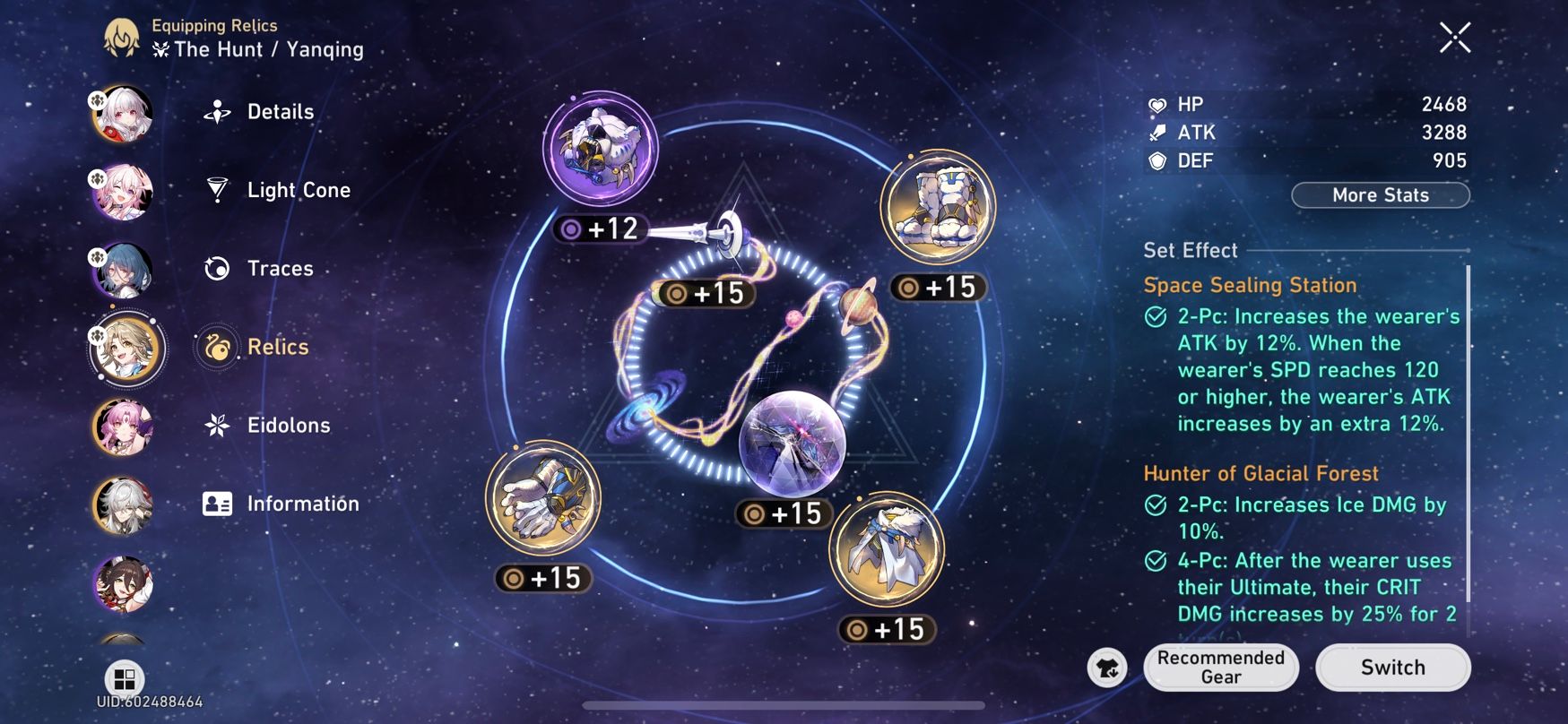Open the Relics panel icon
Image resolution: width=1568 pixels, height=724 pixels.
click(x=214, y=347)
